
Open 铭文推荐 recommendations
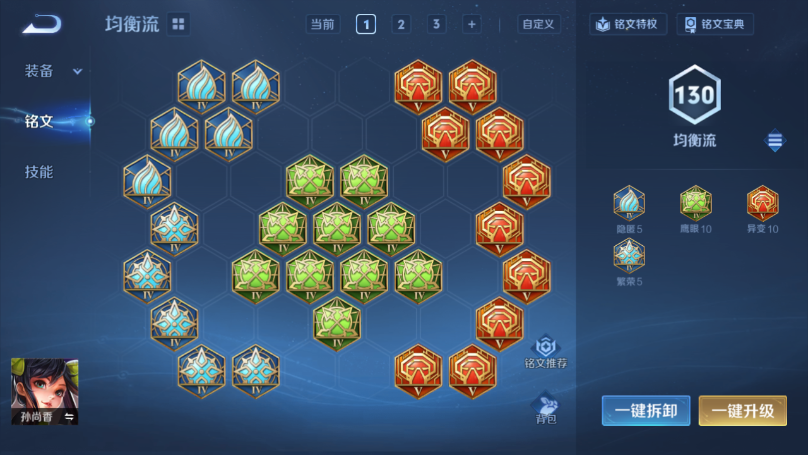546,352
